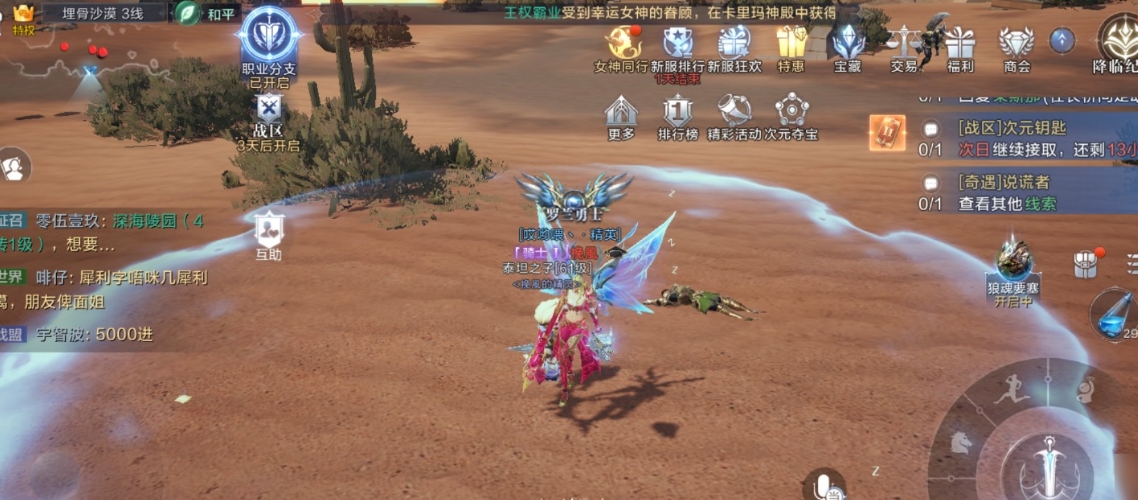The width and height of the screenshot is (1138, 500).
Task: Open the 特惠 special offers gift
Action: pyautogui.click(x=791, y=44)
